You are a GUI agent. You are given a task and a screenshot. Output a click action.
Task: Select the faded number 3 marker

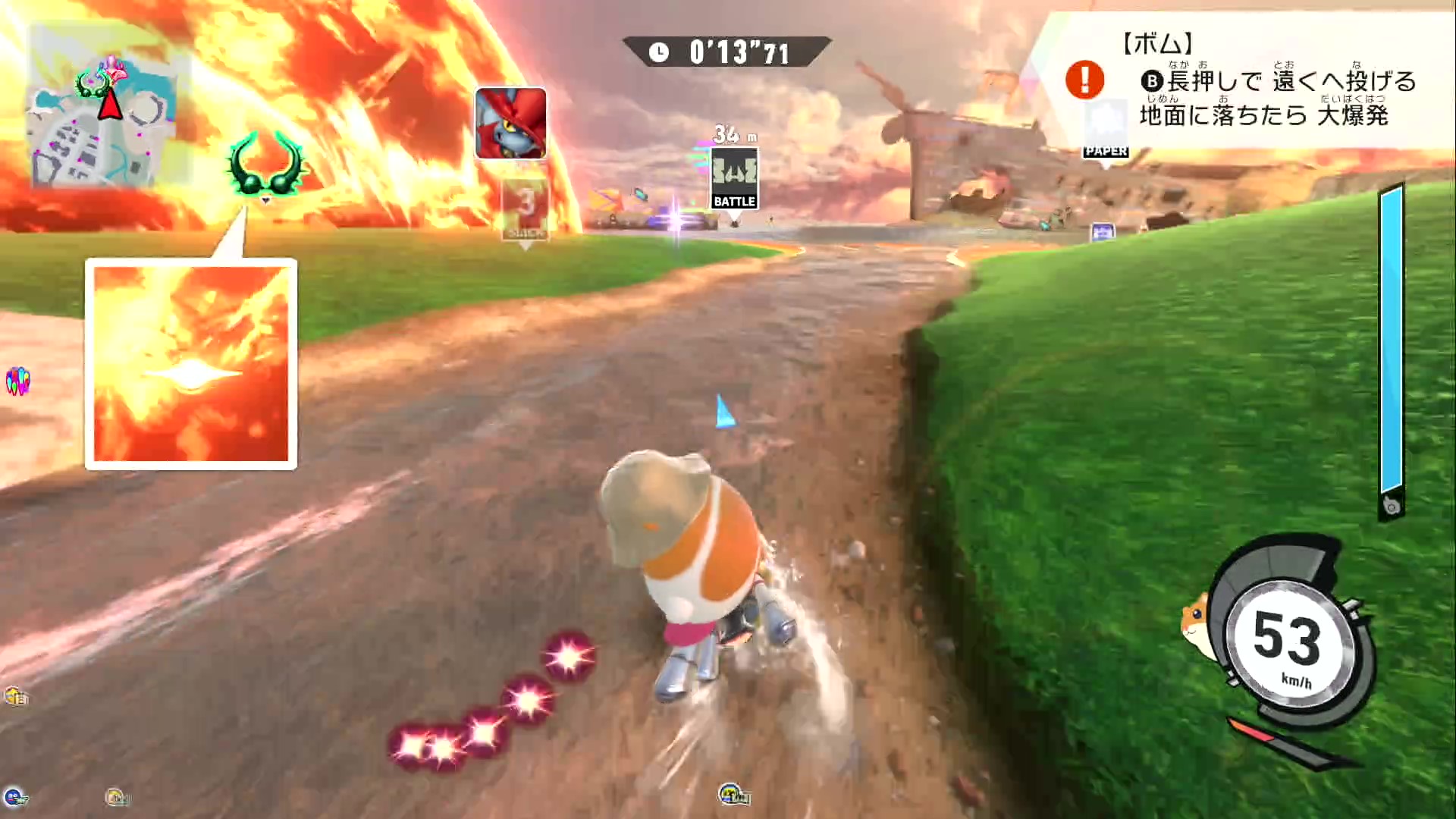click(525, 208)
